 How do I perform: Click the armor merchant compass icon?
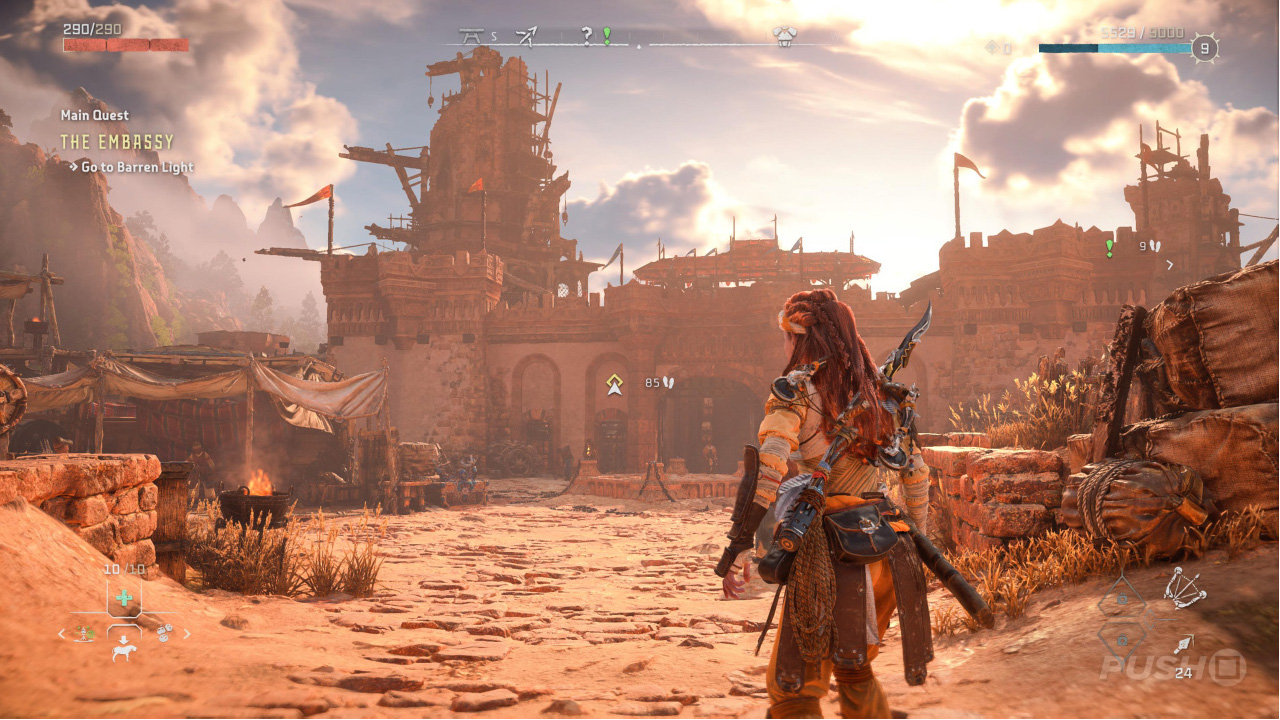(785, 37)
